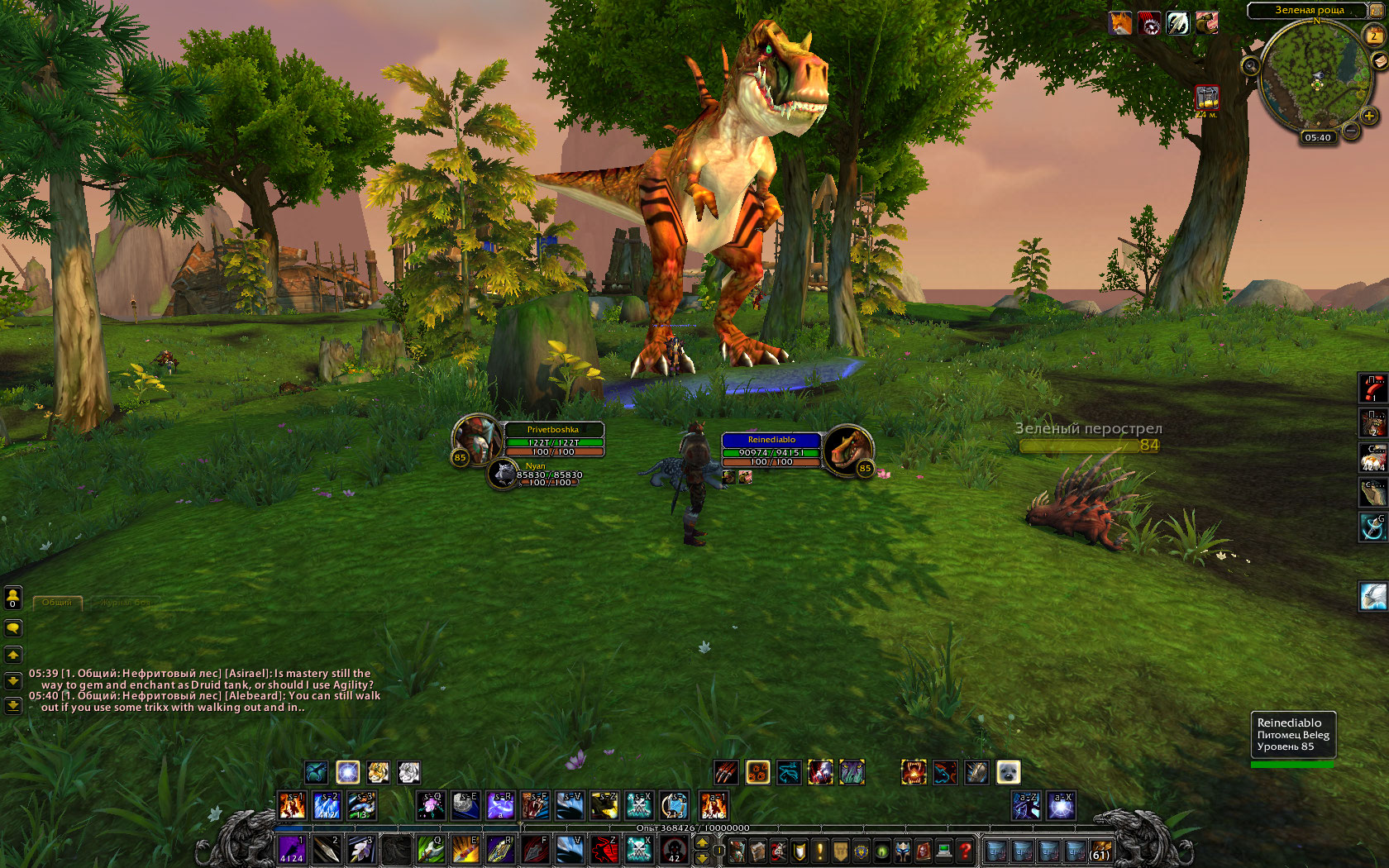Open the chat speech-bubble menu
The height and width of the screenshot is (868, 1389).
tap(13, 628)
